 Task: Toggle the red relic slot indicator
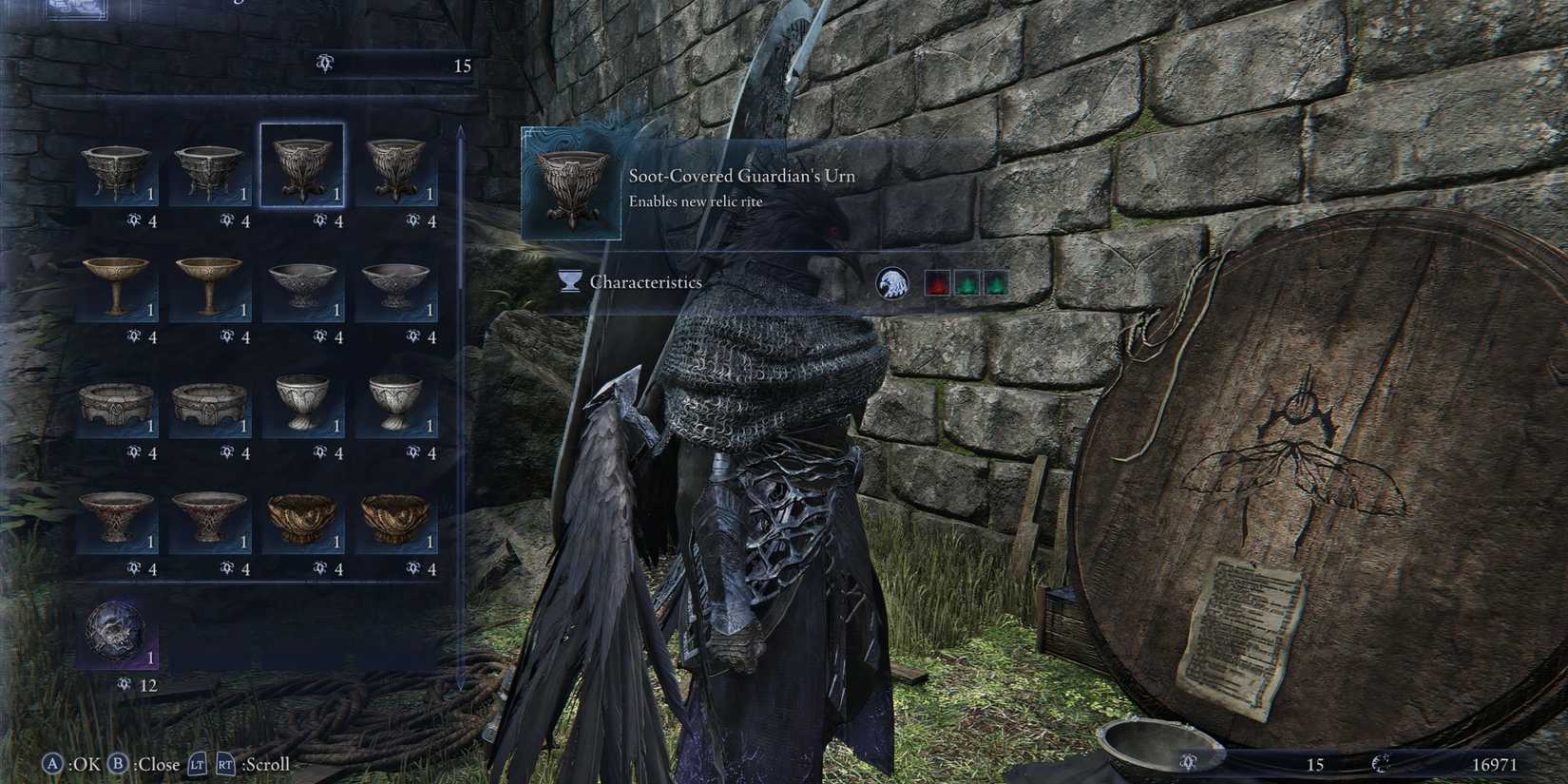pyautogui.click(x=936, y=282)
